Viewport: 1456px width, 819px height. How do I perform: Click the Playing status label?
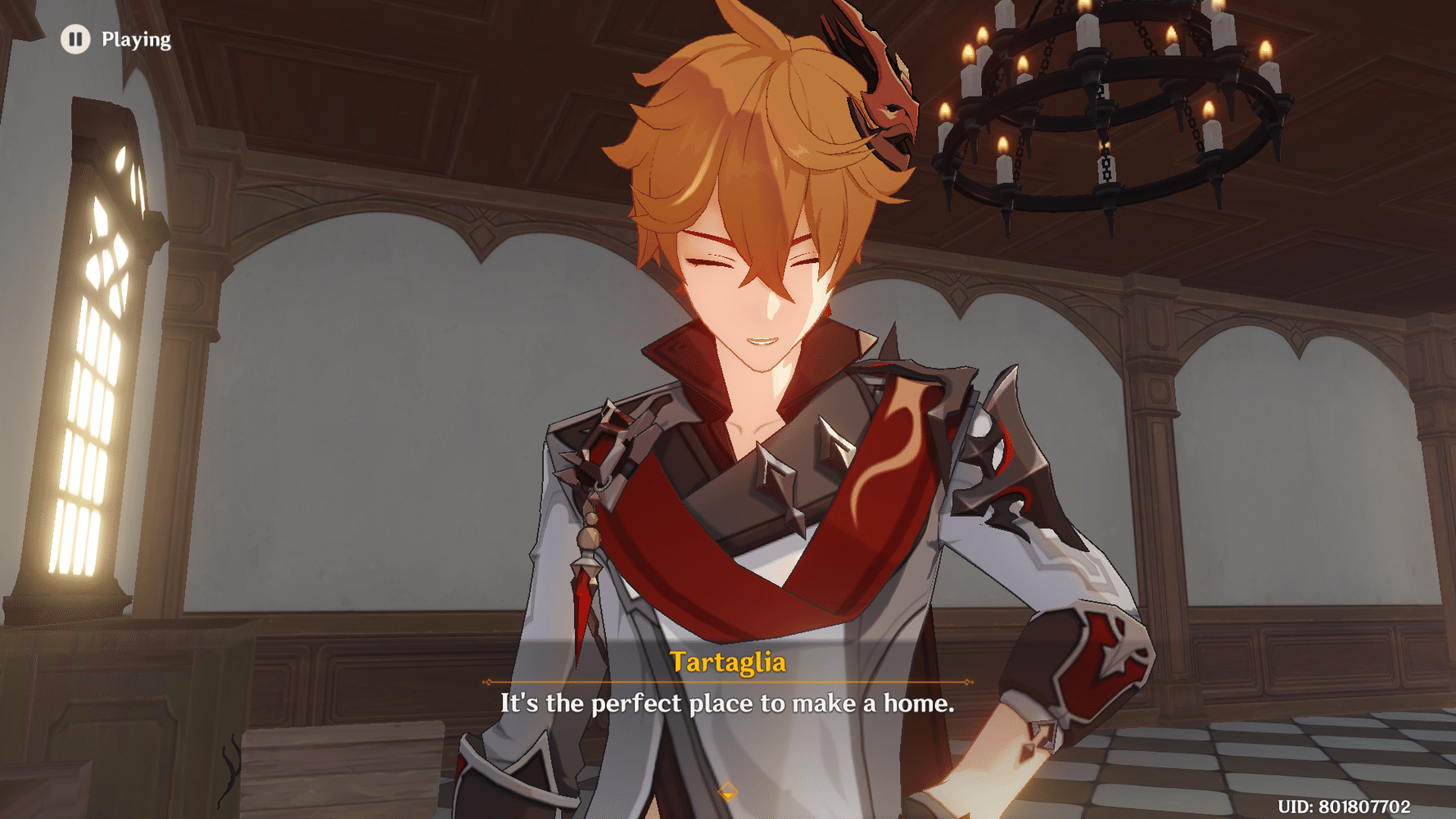tap(136, 38)
